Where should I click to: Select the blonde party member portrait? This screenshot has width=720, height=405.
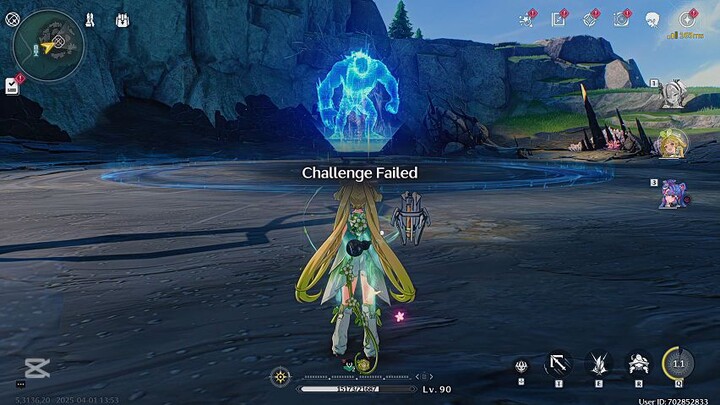point(673,144)
